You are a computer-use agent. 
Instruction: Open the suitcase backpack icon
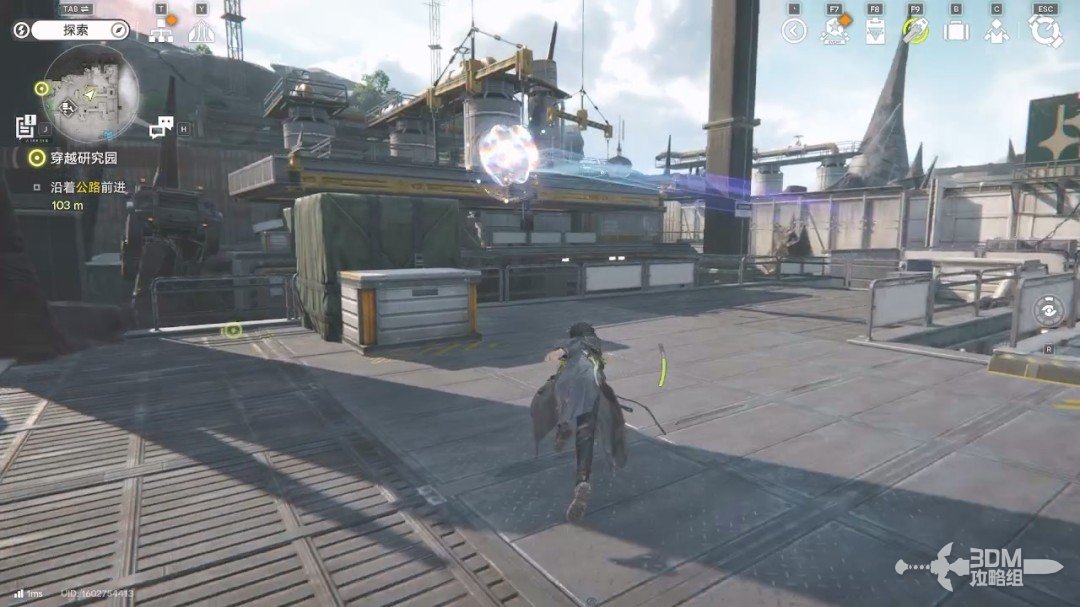(956, 31)
